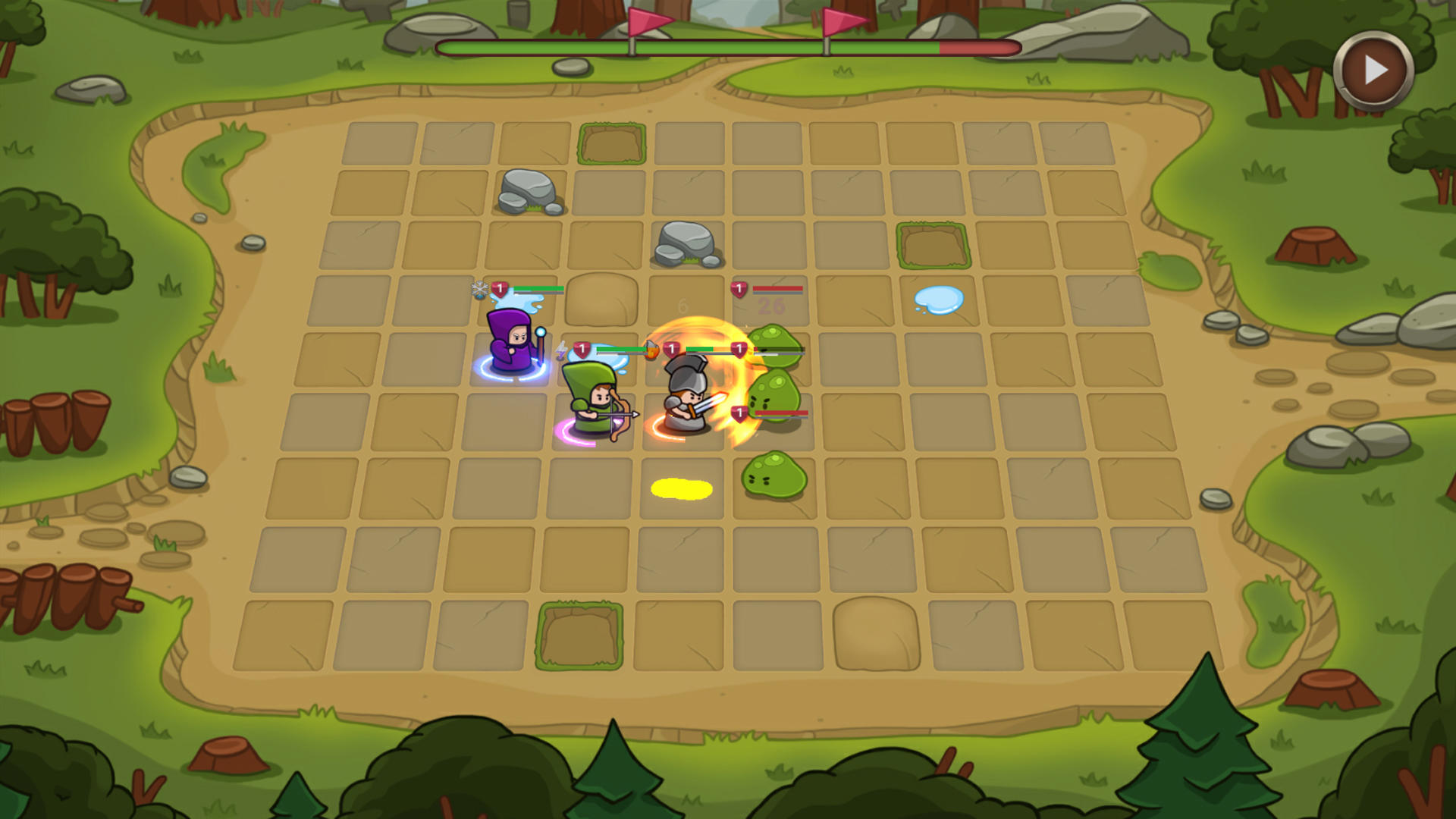Select the blue ice puddle tile
Image resolution: width=1456 pixels, height=819 pixels.
point(940,298)
